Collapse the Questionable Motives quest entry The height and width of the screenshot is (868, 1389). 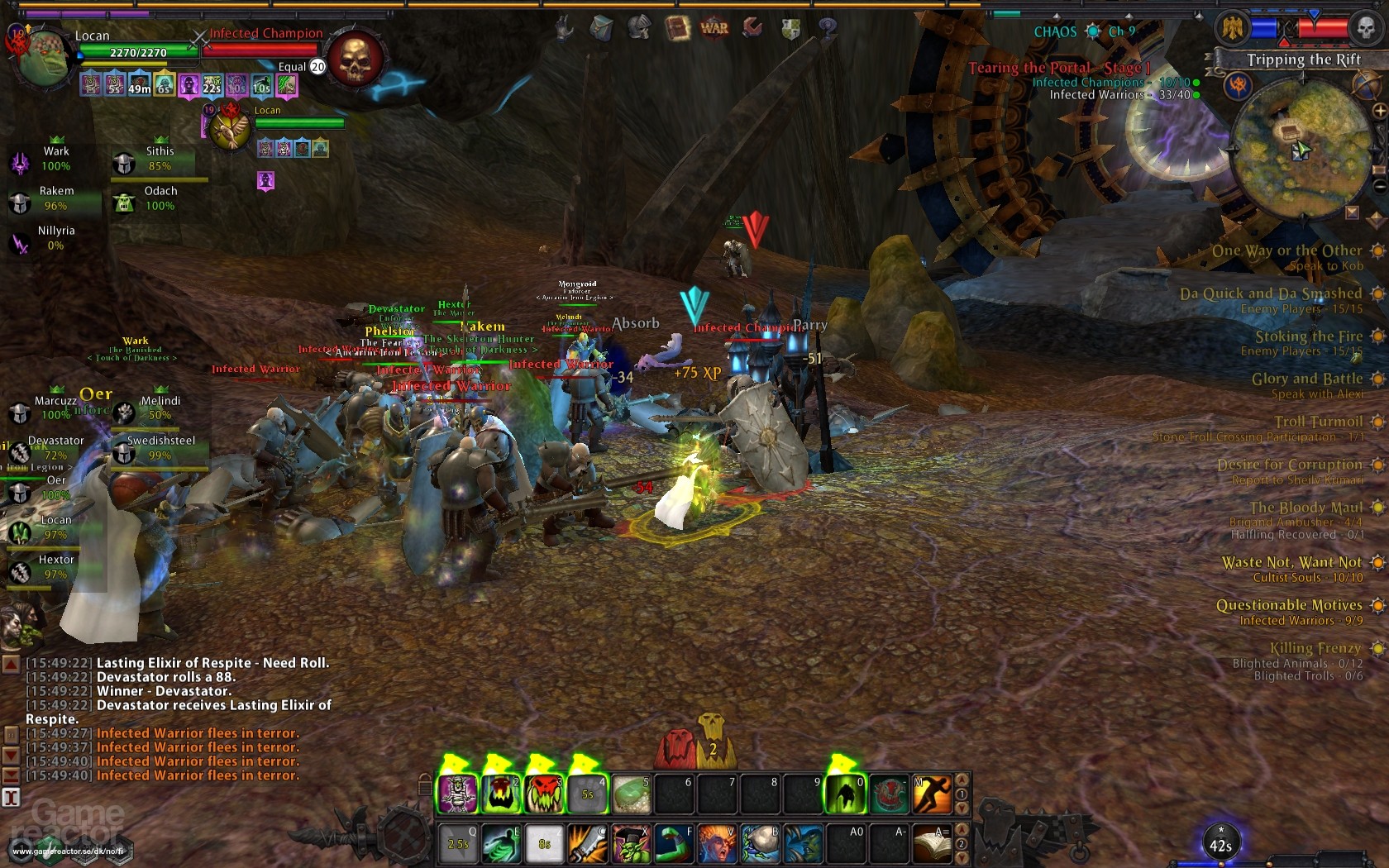(x=1378, y=606)
